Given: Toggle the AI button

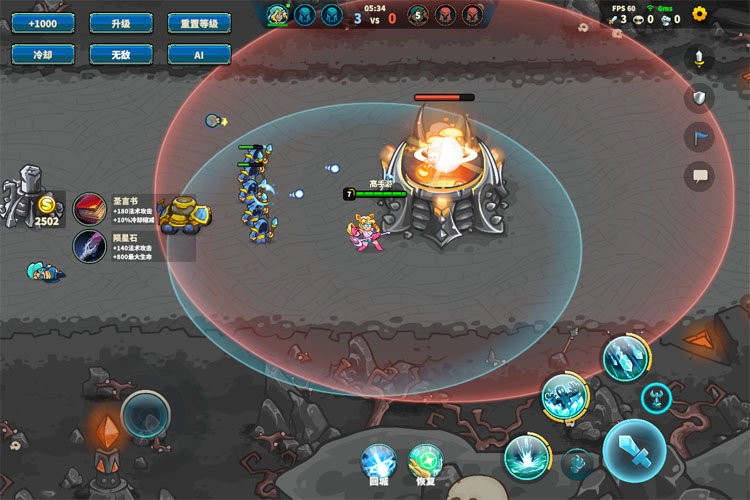Looking at the screenshot, I should tap(200, 55).
